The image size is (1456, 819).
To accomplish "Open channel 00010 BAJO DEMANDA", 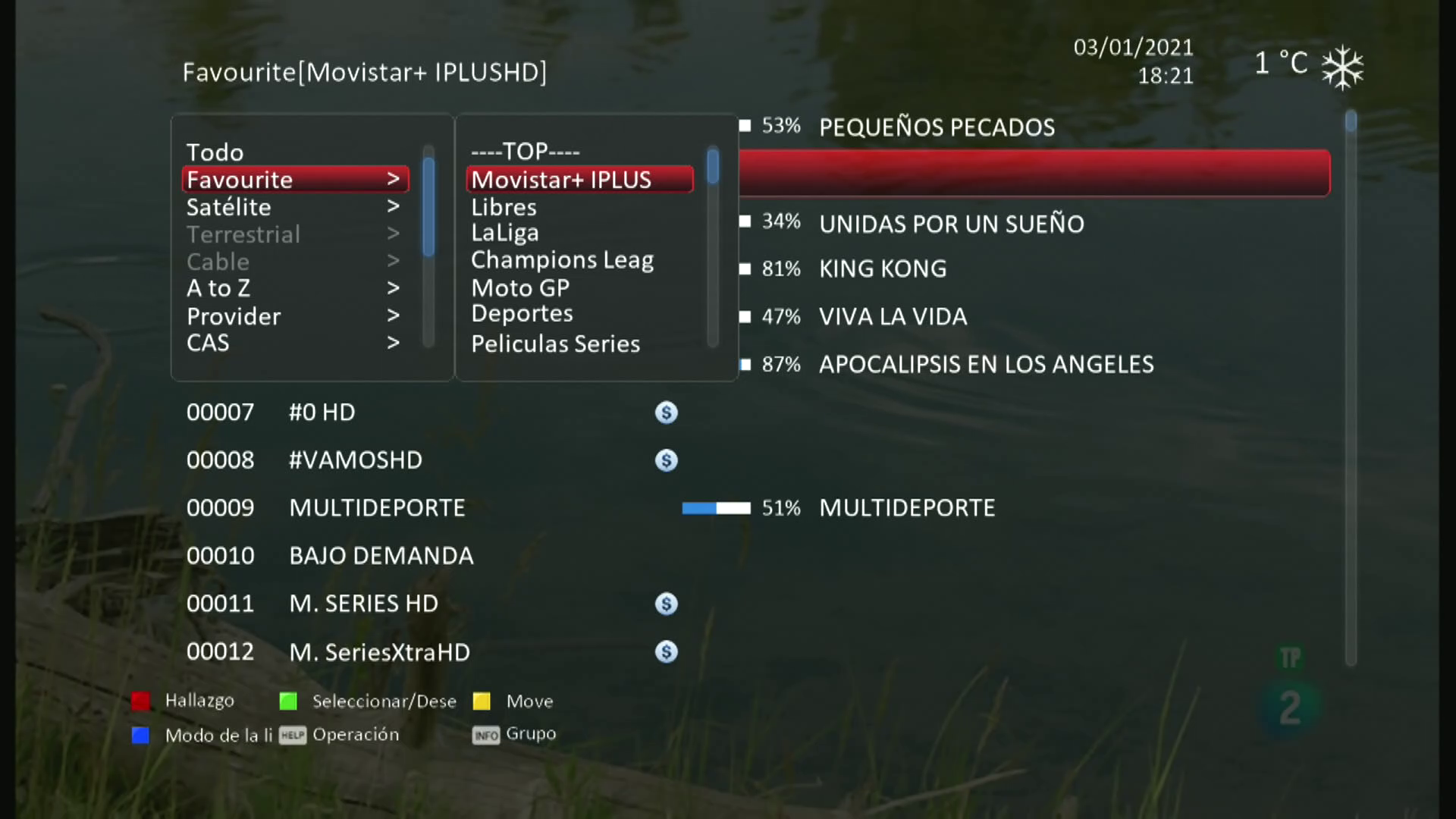I will pos(381,556).
